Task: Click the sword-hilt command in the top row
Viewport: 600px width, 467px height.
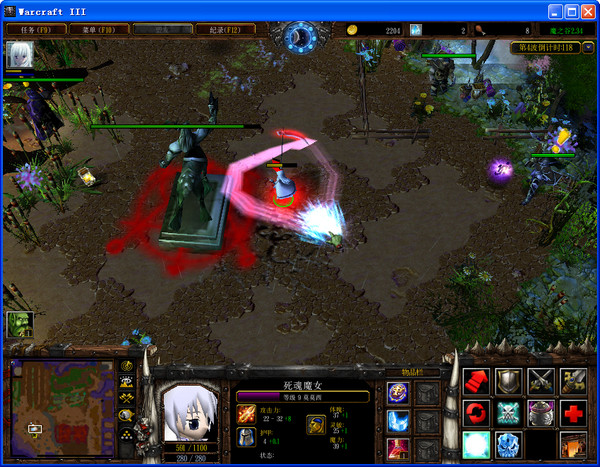Action: [574, 381]
